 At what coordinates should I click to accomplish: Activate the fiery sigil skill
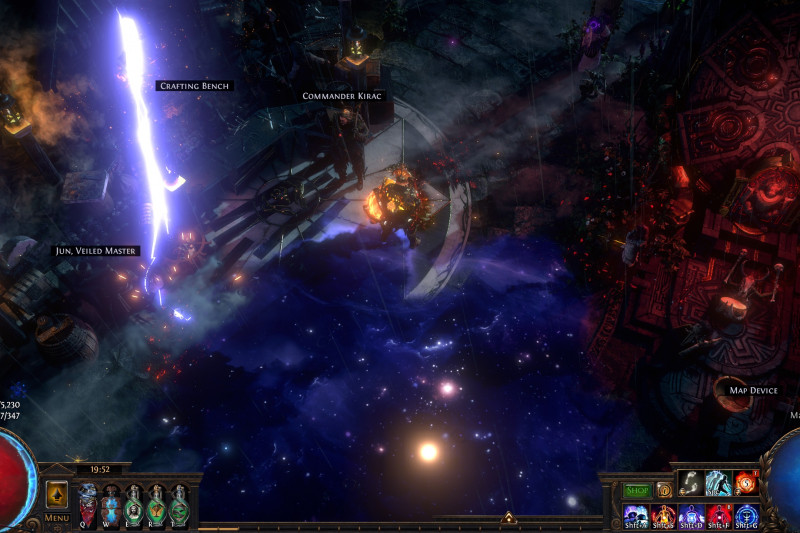click(746, 484)
